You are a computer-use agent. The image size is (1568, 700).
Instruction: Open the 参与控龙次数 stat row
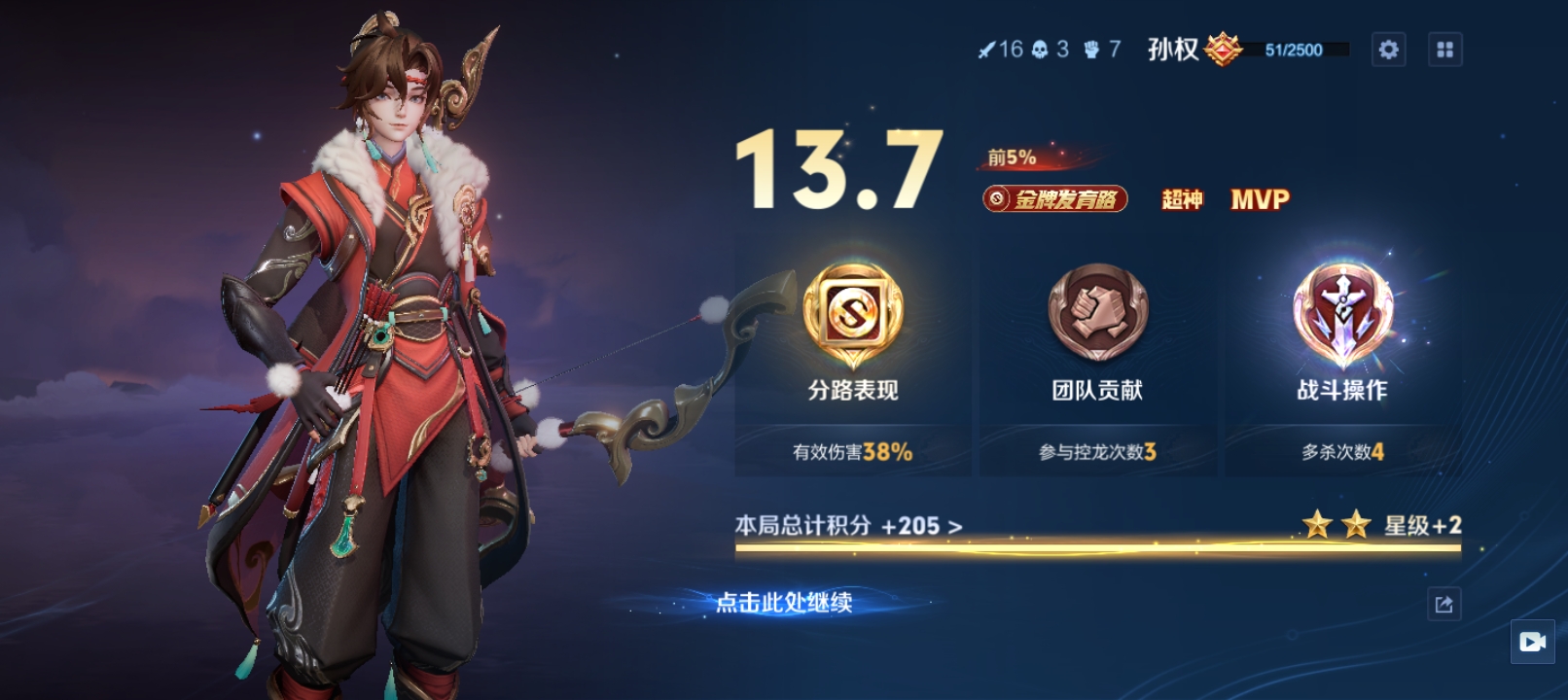pos(1097,452)
